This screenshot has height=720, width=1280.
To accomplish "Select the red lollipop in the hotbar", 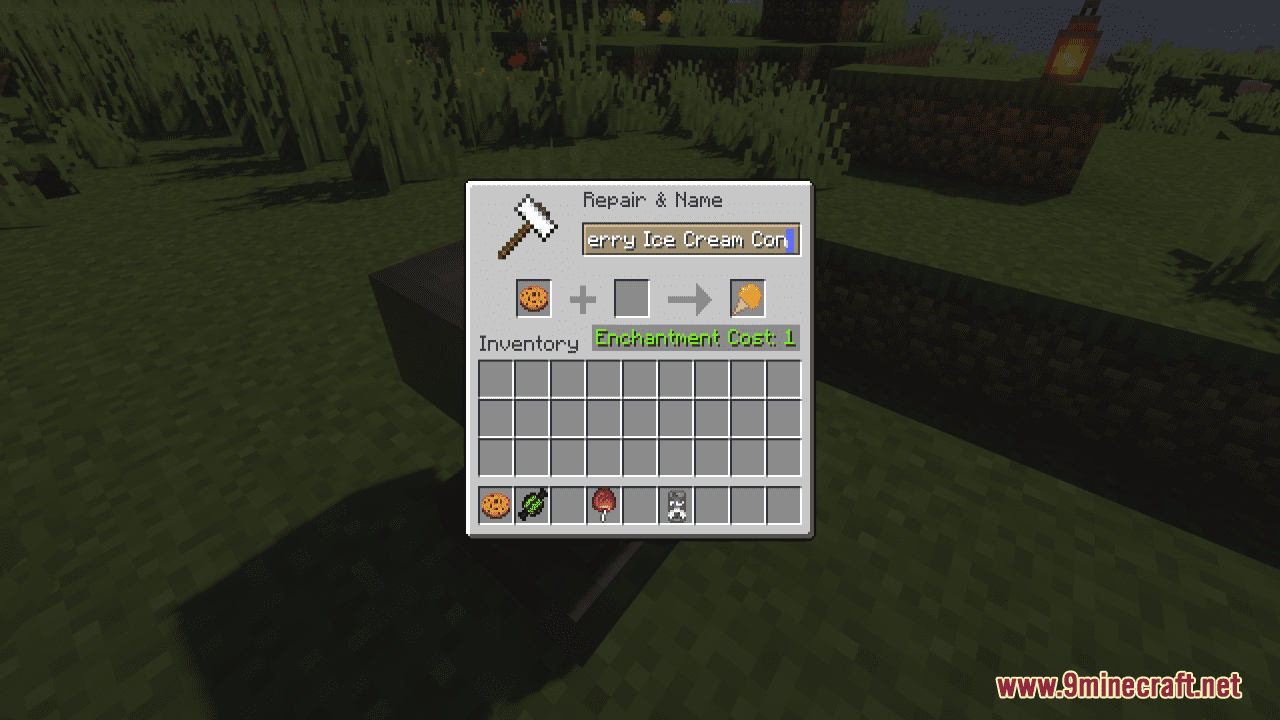I will pos(604,504).
